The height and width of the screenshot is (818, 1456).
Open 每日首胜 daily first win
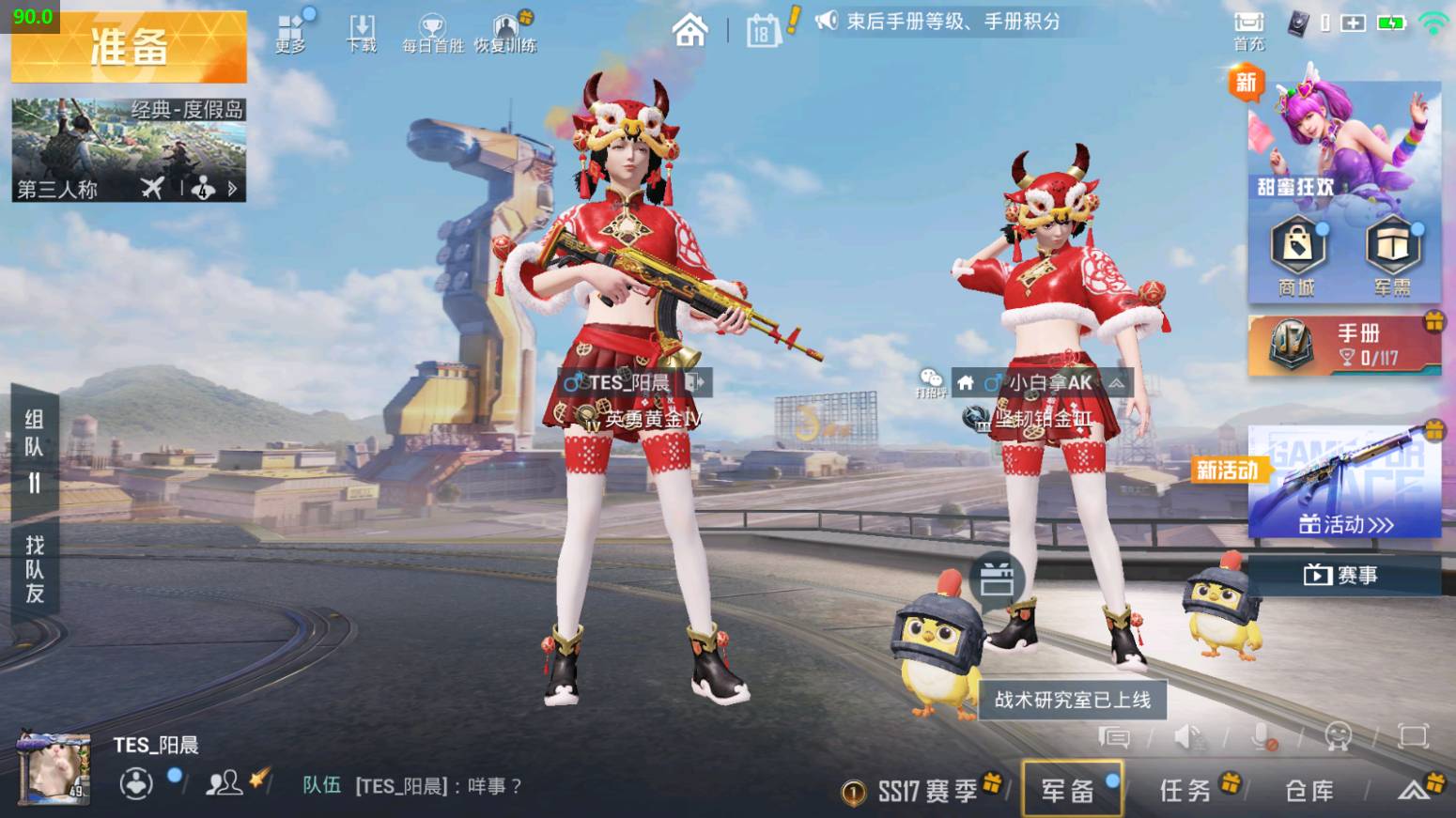[x=433, y=33]
